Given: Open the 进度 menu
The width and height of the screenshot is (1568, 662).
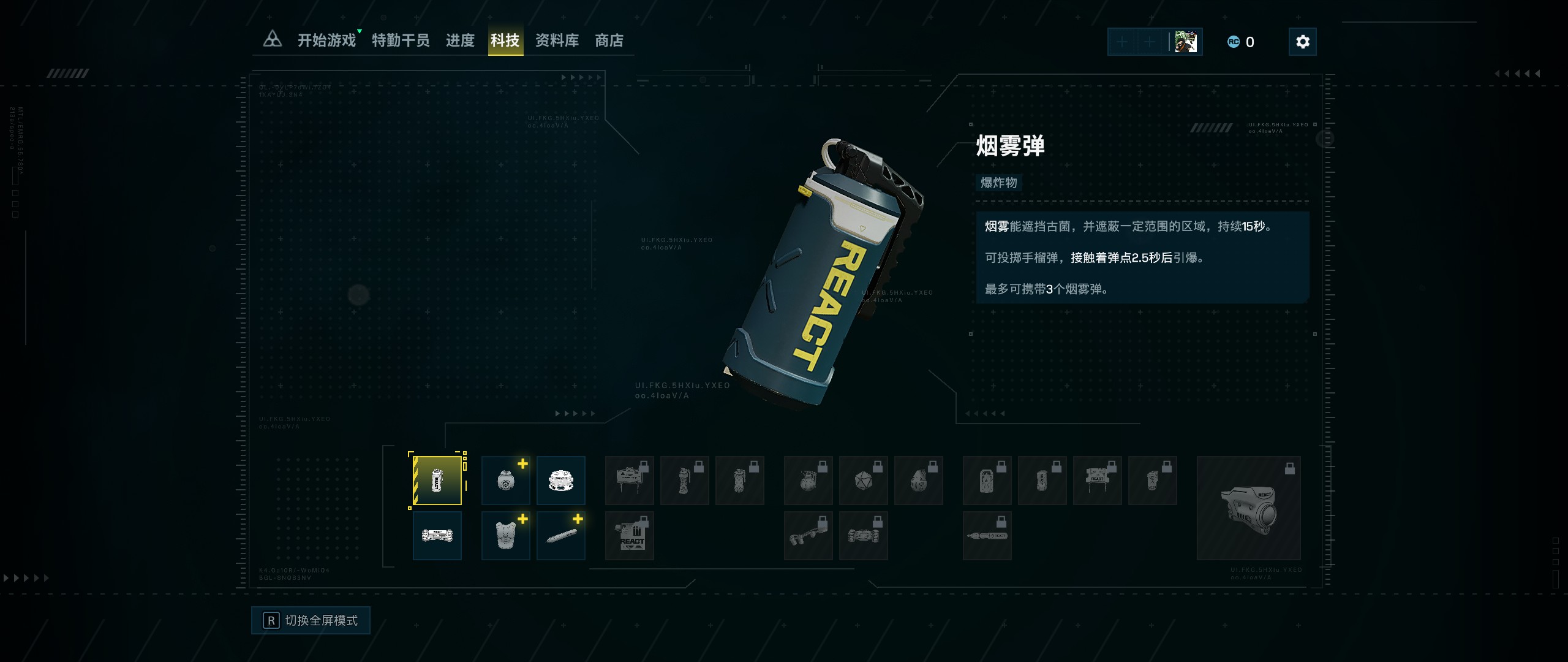Looking at the screenshot, I should (x=461, y=40).
